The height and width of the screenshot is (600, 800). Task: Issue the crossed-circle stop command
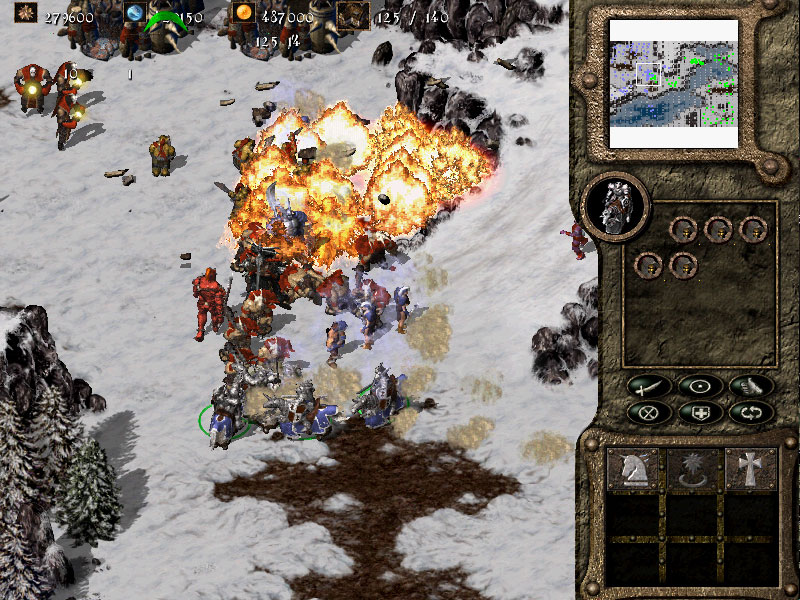tap(647, 411)
